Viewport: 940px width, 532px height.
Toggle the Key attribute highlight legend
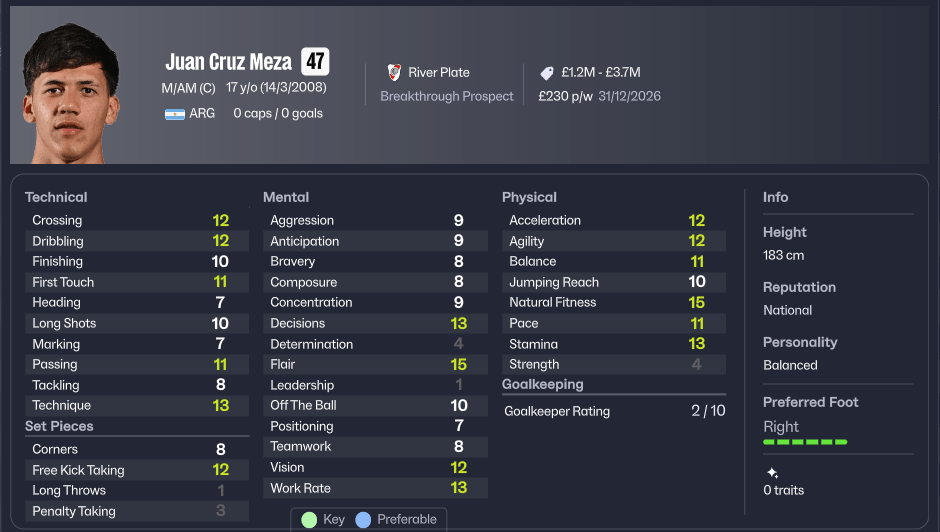[x=323, y=519]
